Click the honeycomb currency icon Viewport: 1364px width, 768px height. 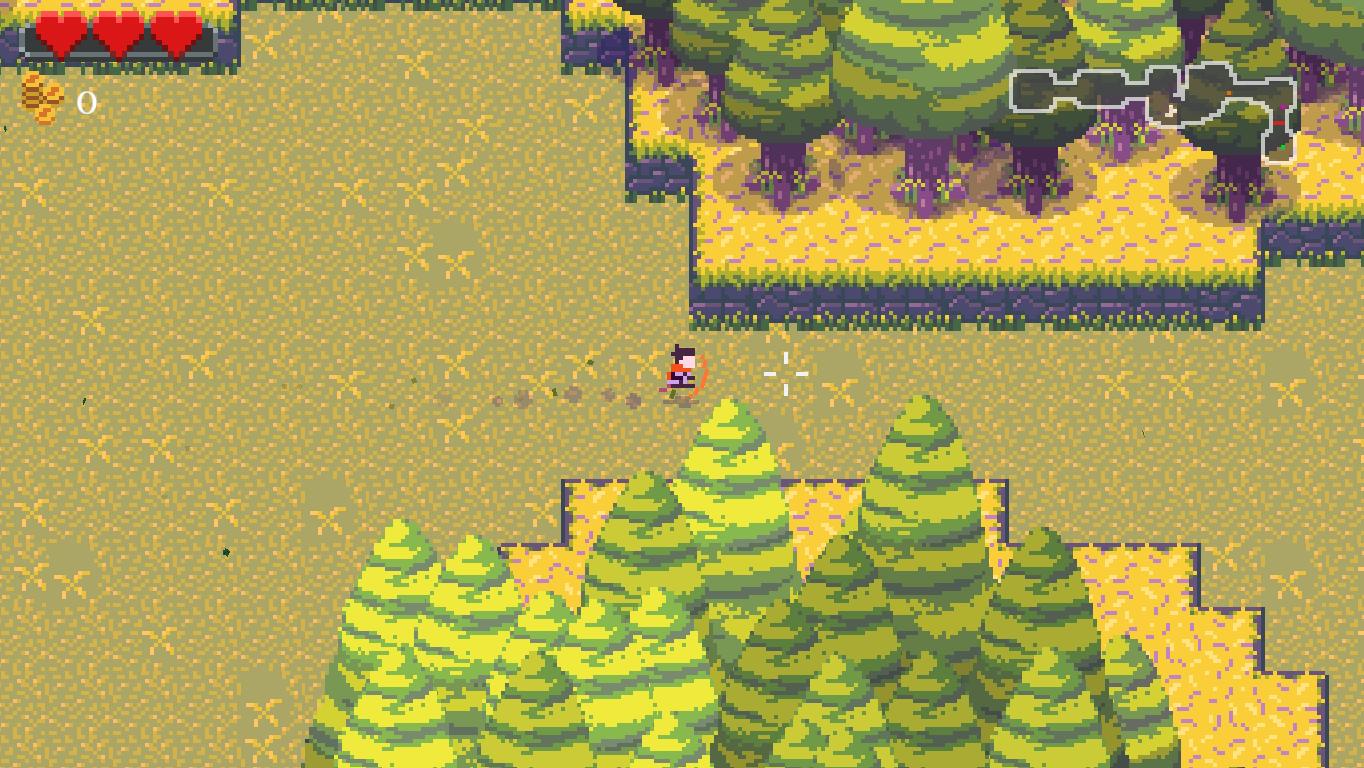point(42,99)
